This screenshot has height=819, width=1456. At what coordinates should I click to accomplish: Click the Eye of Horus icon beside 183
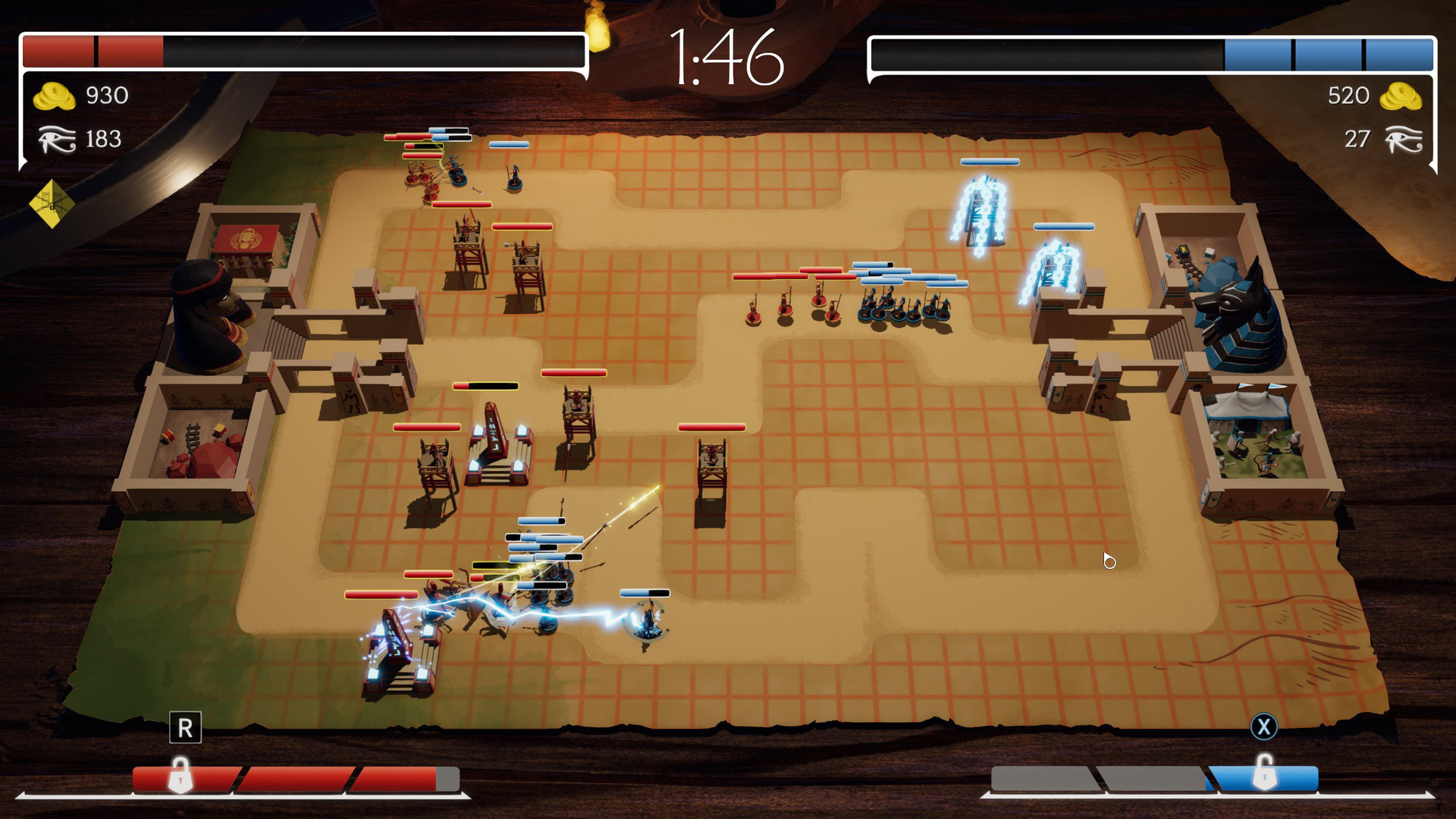(55, 139)
